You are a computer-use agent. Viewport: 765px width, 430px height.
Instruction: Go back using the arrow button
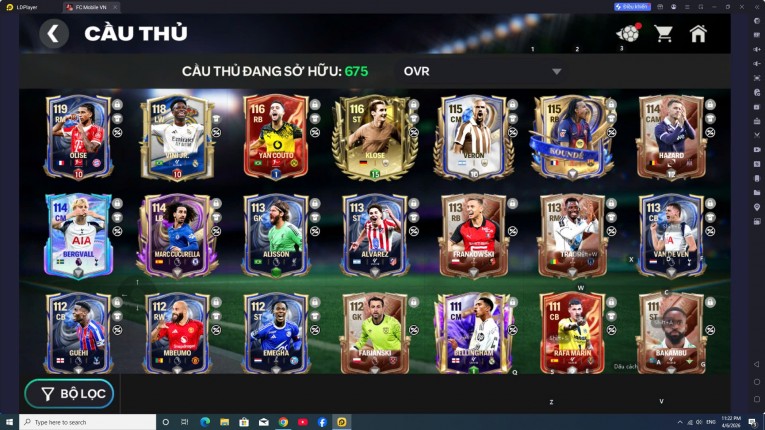(54, 34)
